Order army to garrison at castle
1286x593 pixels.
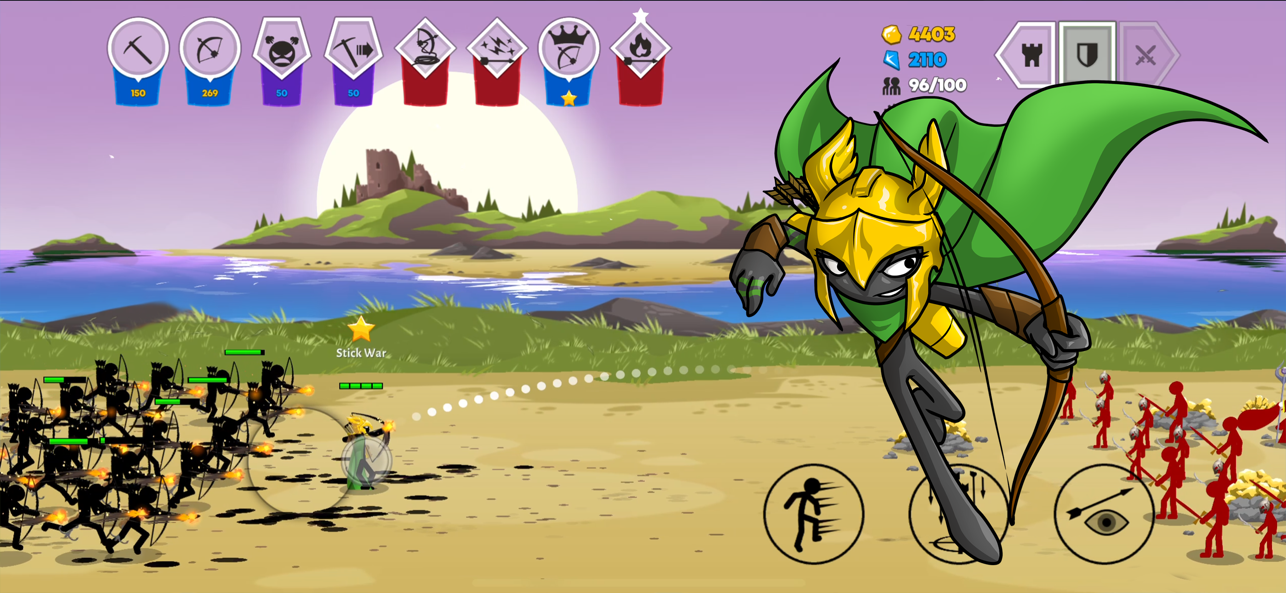pos(1030,55)
